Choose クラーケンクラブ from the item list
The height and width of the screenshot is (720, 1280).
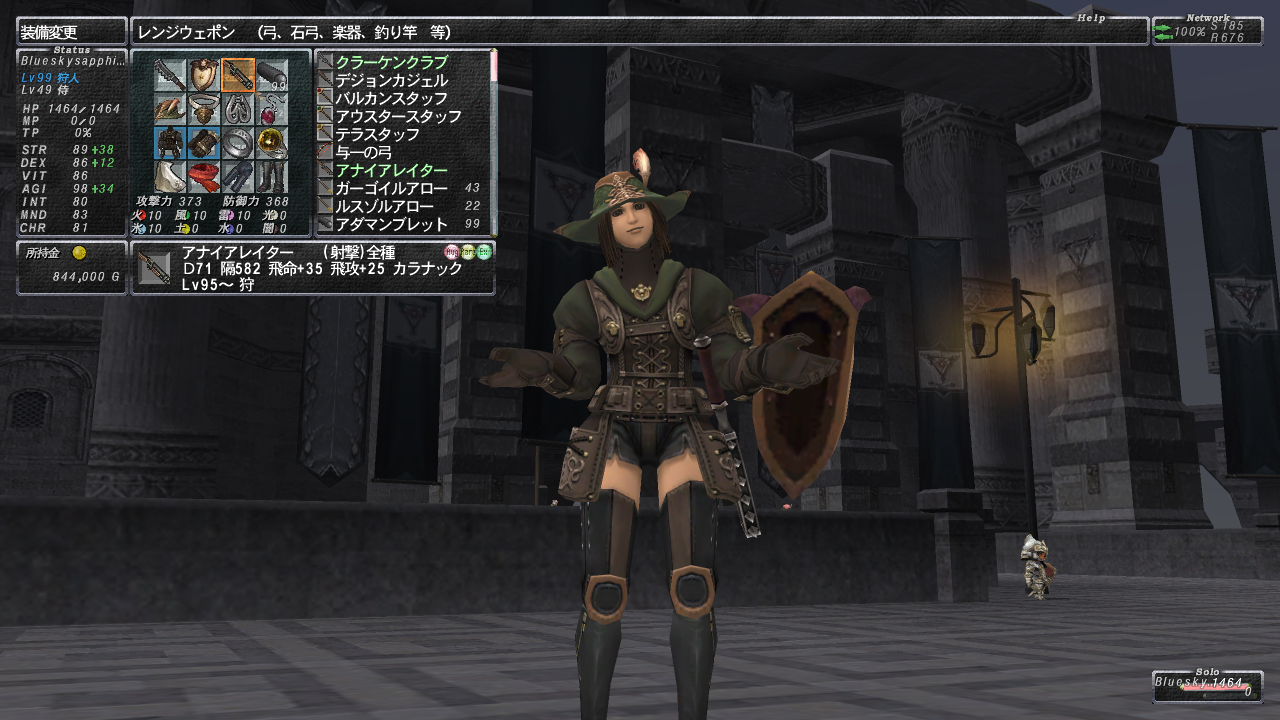[391, 62]
